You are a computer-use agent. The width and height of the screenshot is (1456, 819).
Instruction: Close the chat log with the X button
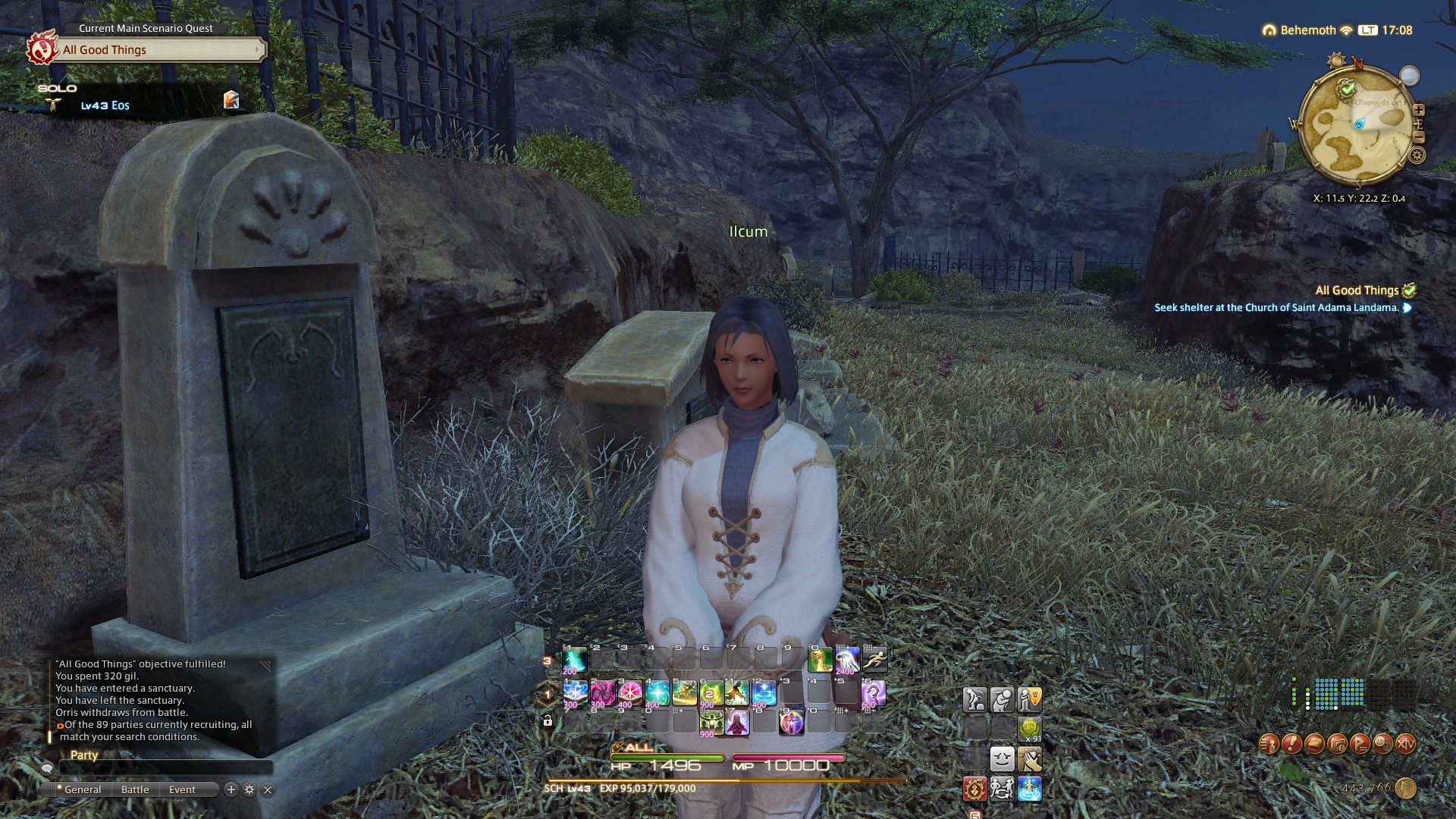(x=268, y=789)
